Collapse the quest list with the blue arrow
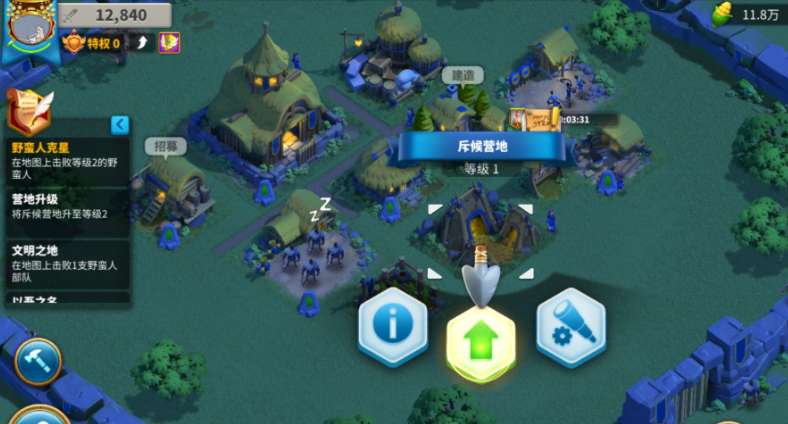Screen dimensions: 788x424 120,125
